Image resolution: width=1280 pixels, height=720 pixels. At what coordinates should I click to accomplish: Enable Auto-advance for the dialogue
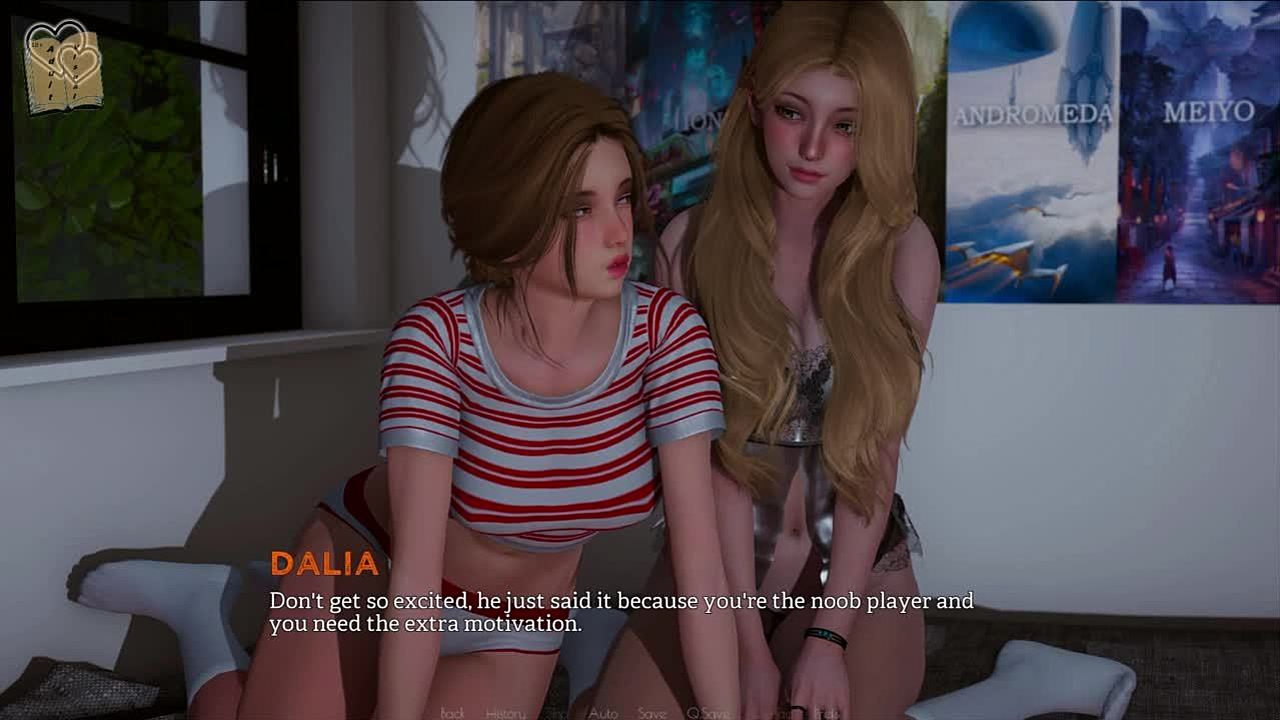coord(603,713)
